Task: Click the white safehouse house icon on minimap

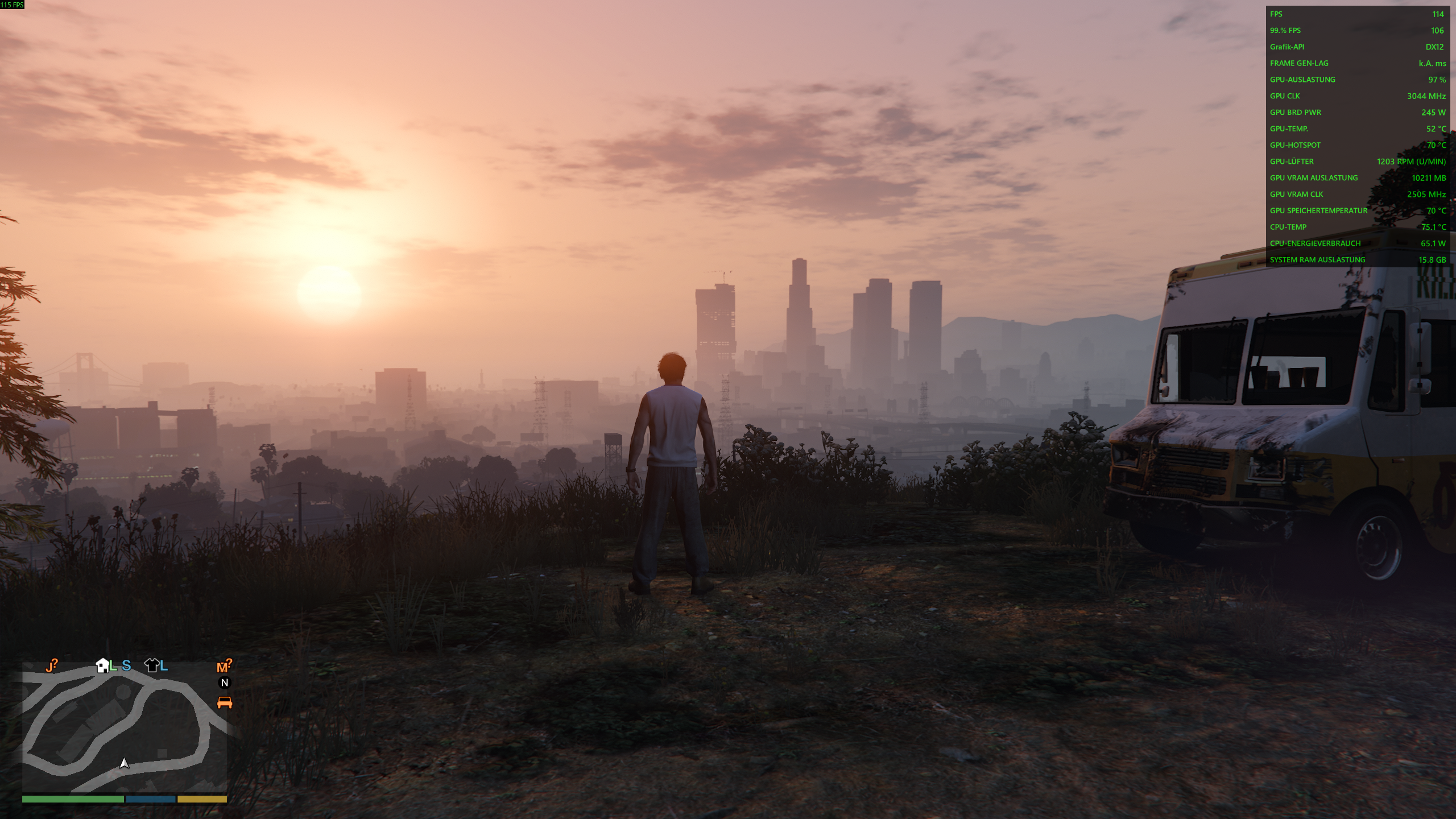Action: coord(102,666)
